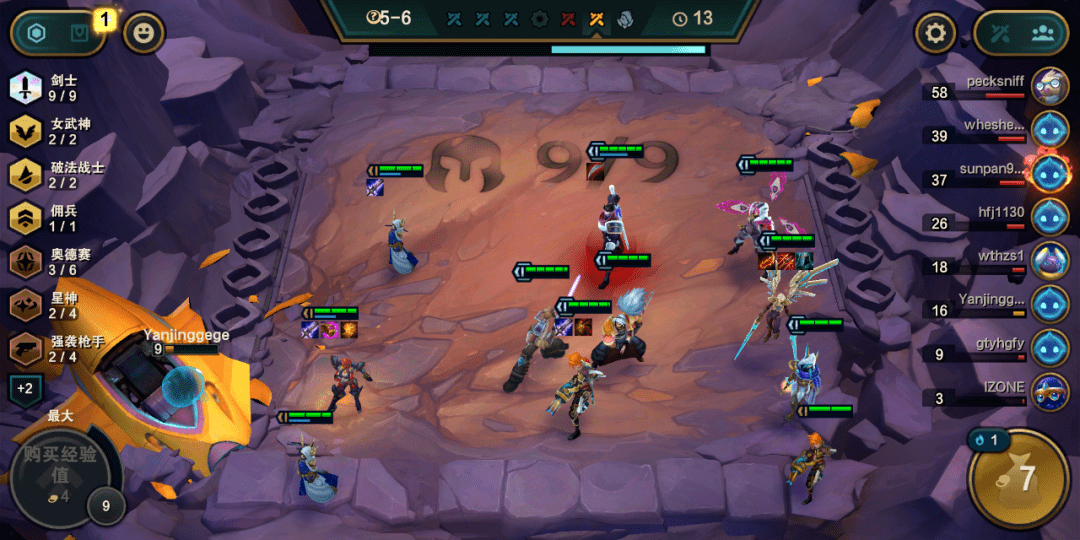
Task: View player gtyhgfy's board
Action: [1050, 348]
